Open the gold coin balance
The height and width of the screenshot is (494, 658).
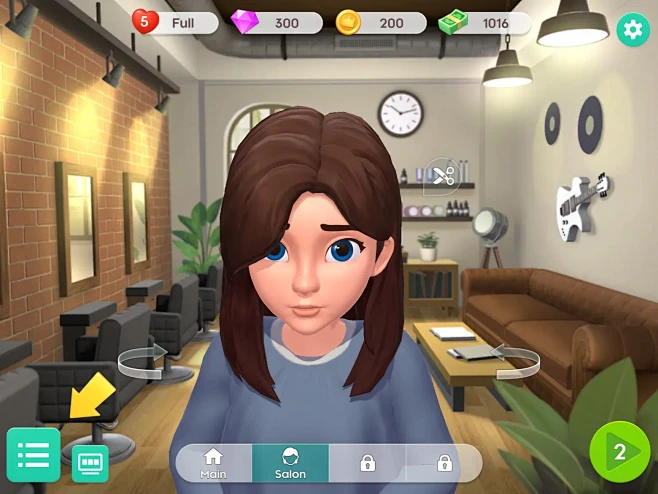pos(380,22)
